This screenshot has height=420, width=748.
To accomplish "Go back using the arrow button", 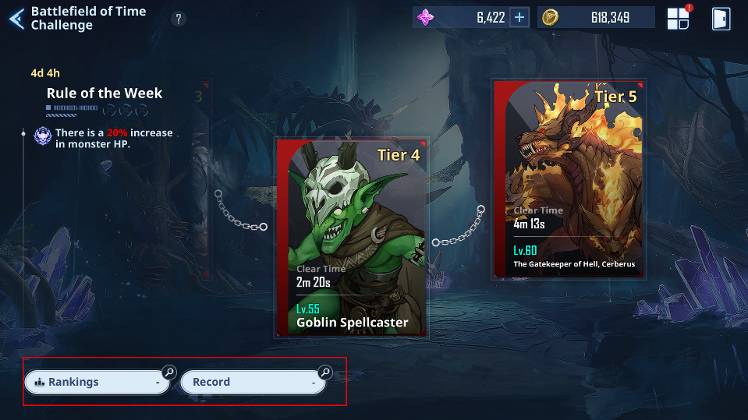I will 16,18.
